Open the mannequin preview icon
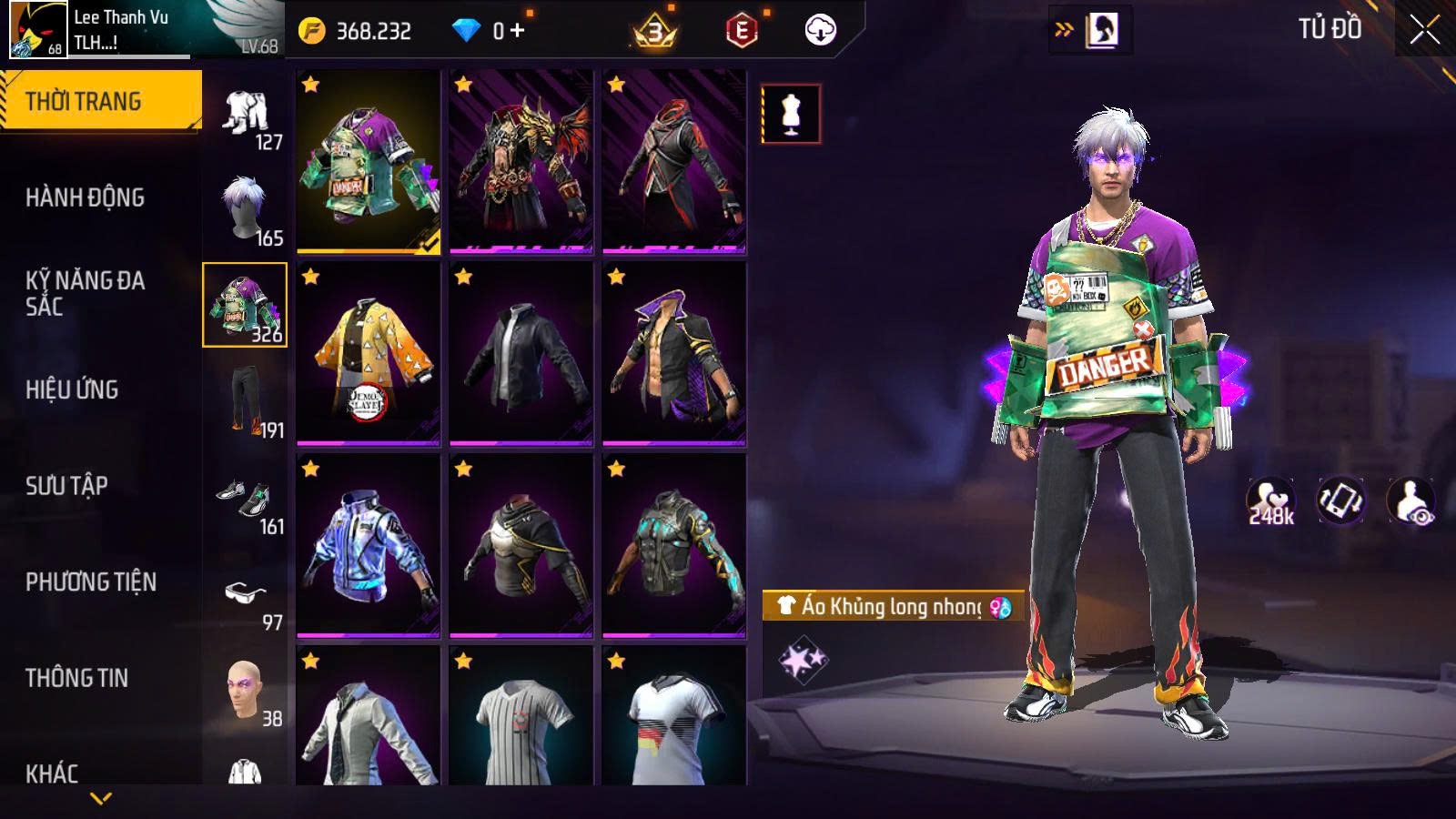 [x=791, y=115]
